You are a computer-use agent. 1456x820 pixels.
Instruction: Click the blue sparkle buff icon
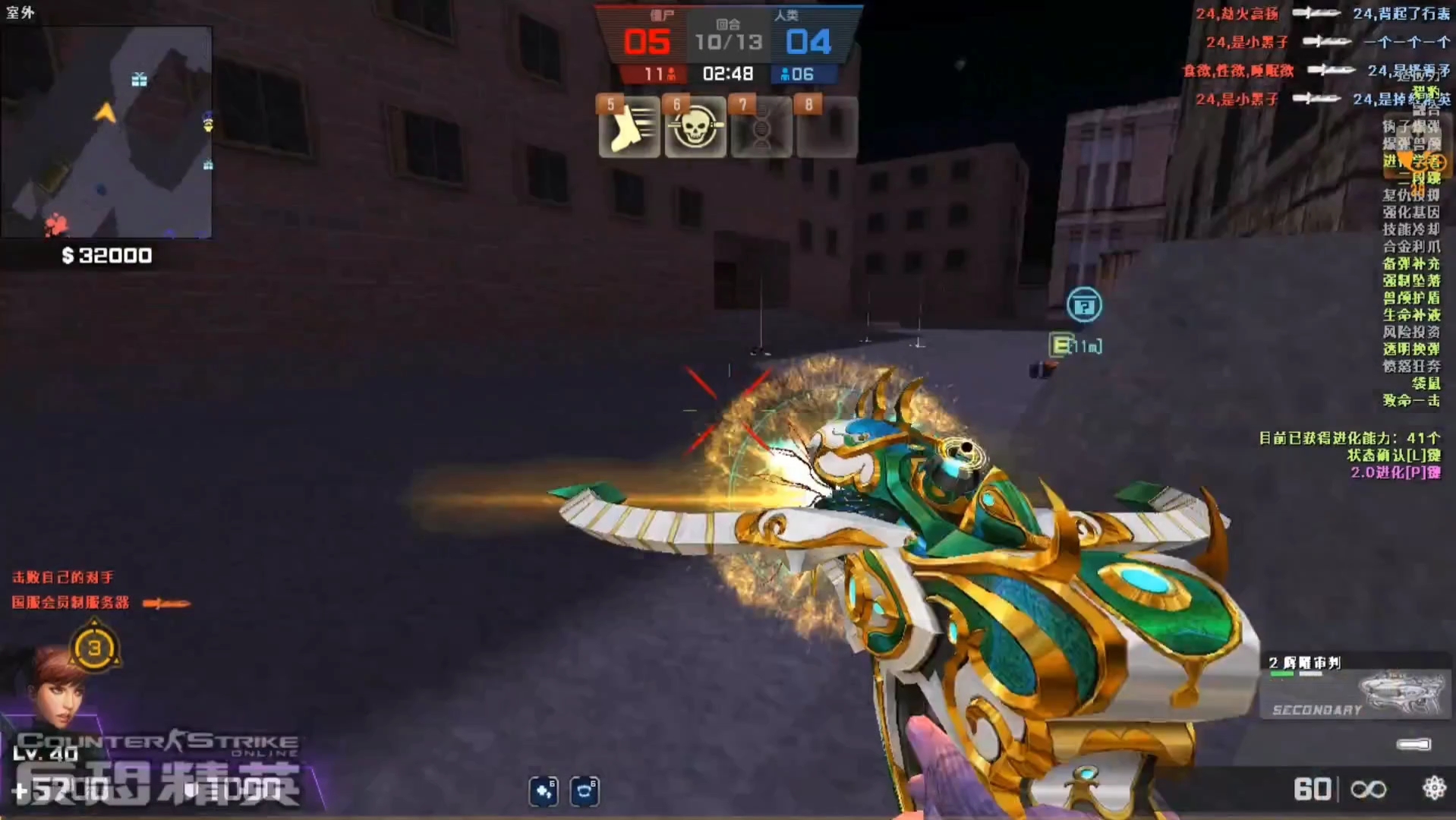click(x=544, y=791)
